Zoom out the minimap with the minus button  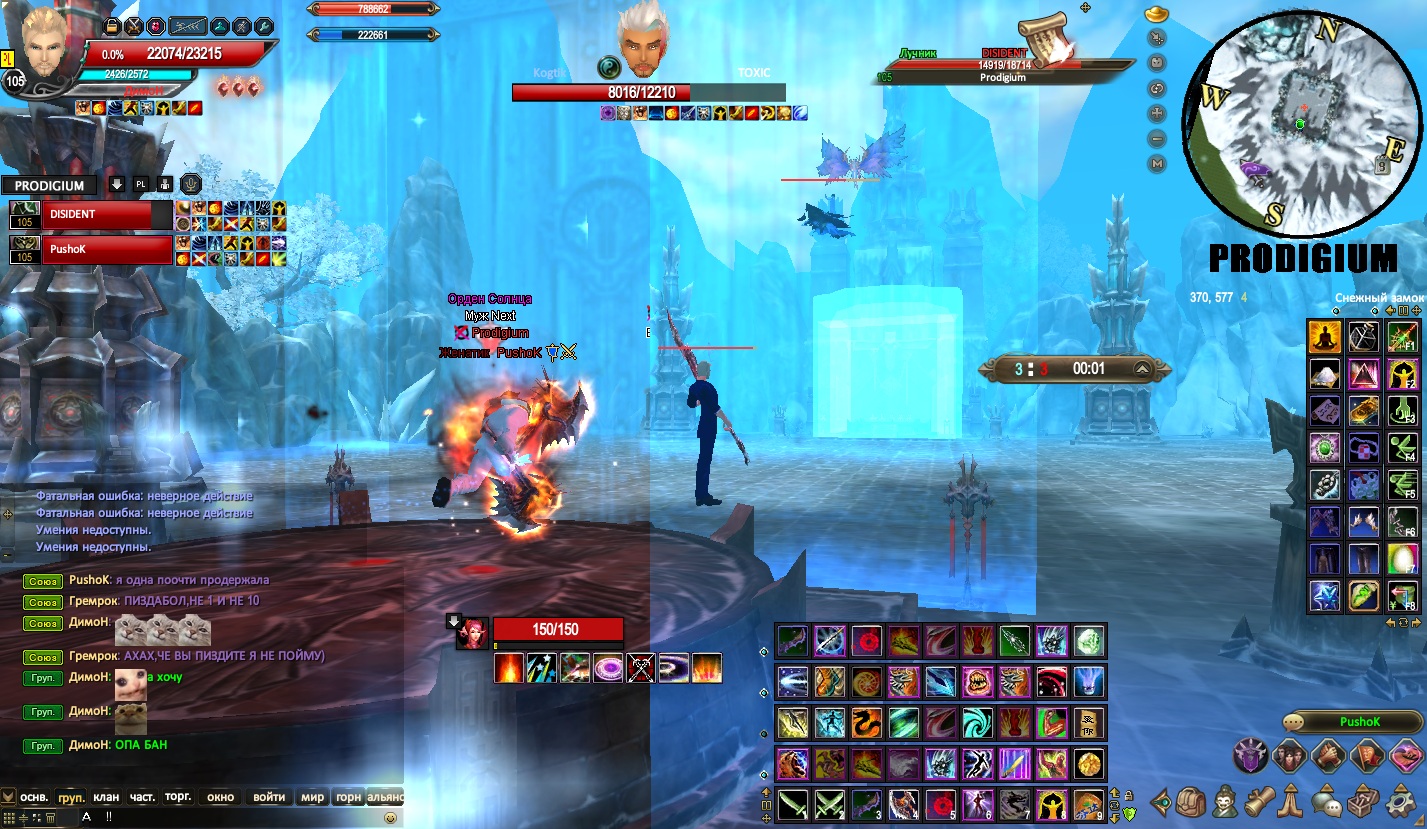tap(1158, 139)
